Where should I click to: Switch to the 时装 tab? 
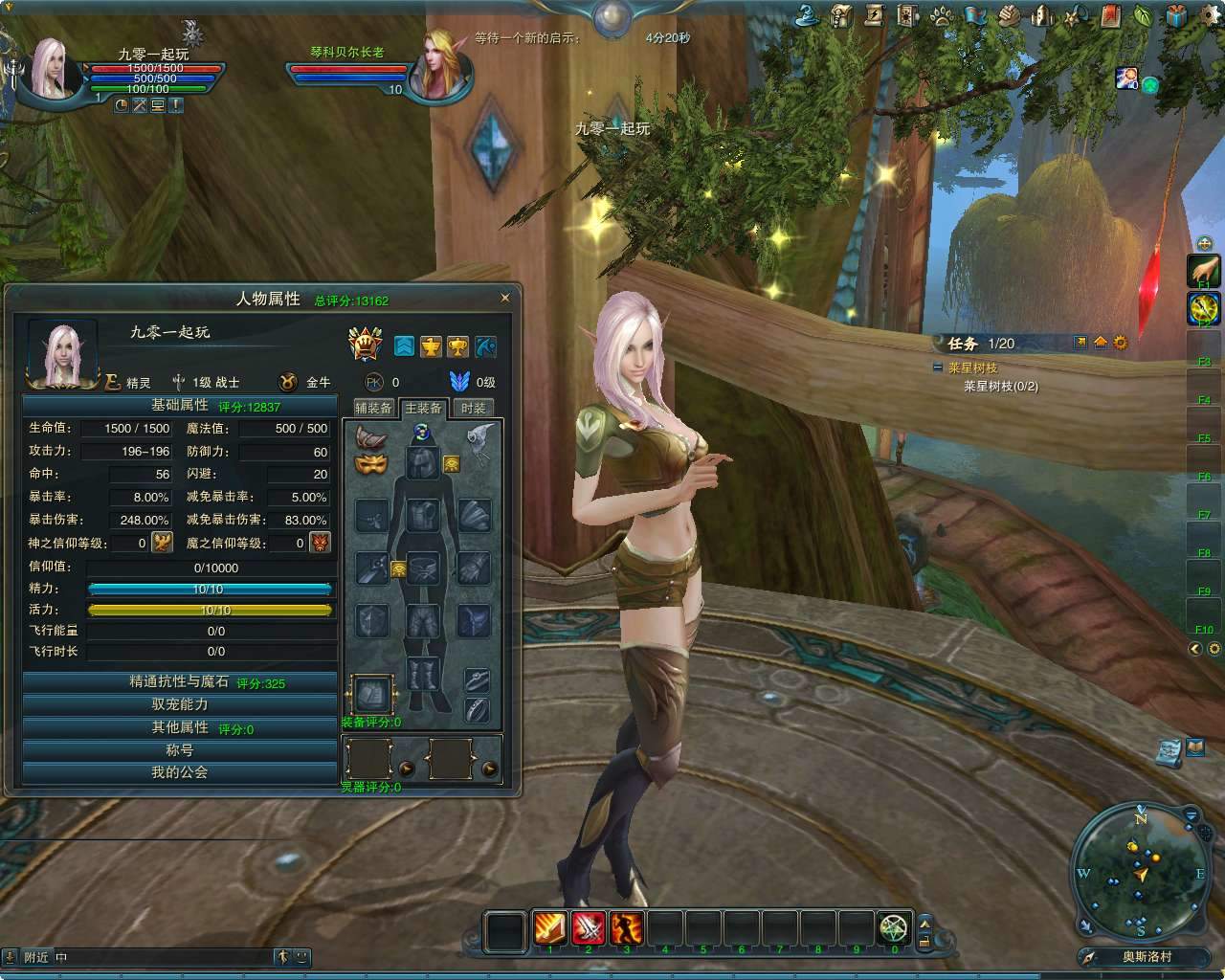(474, 407)
